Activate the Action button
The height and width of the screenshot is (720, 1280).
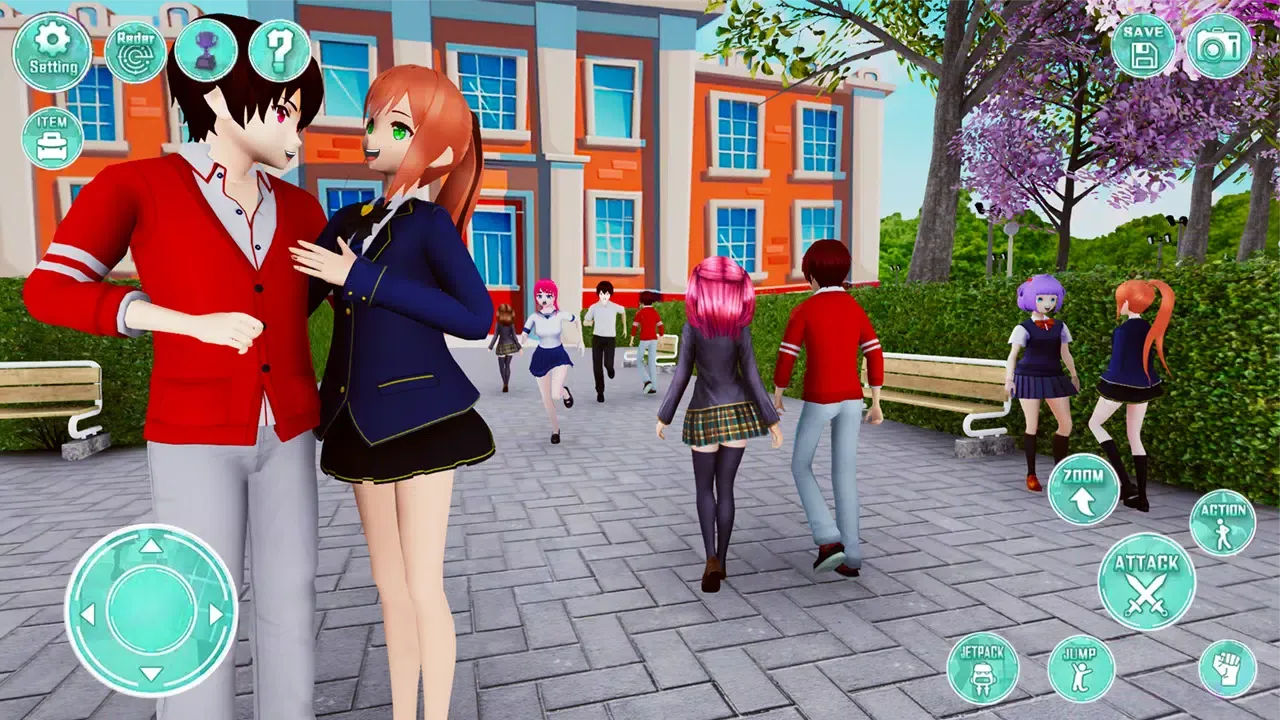tap(1223, 523)
